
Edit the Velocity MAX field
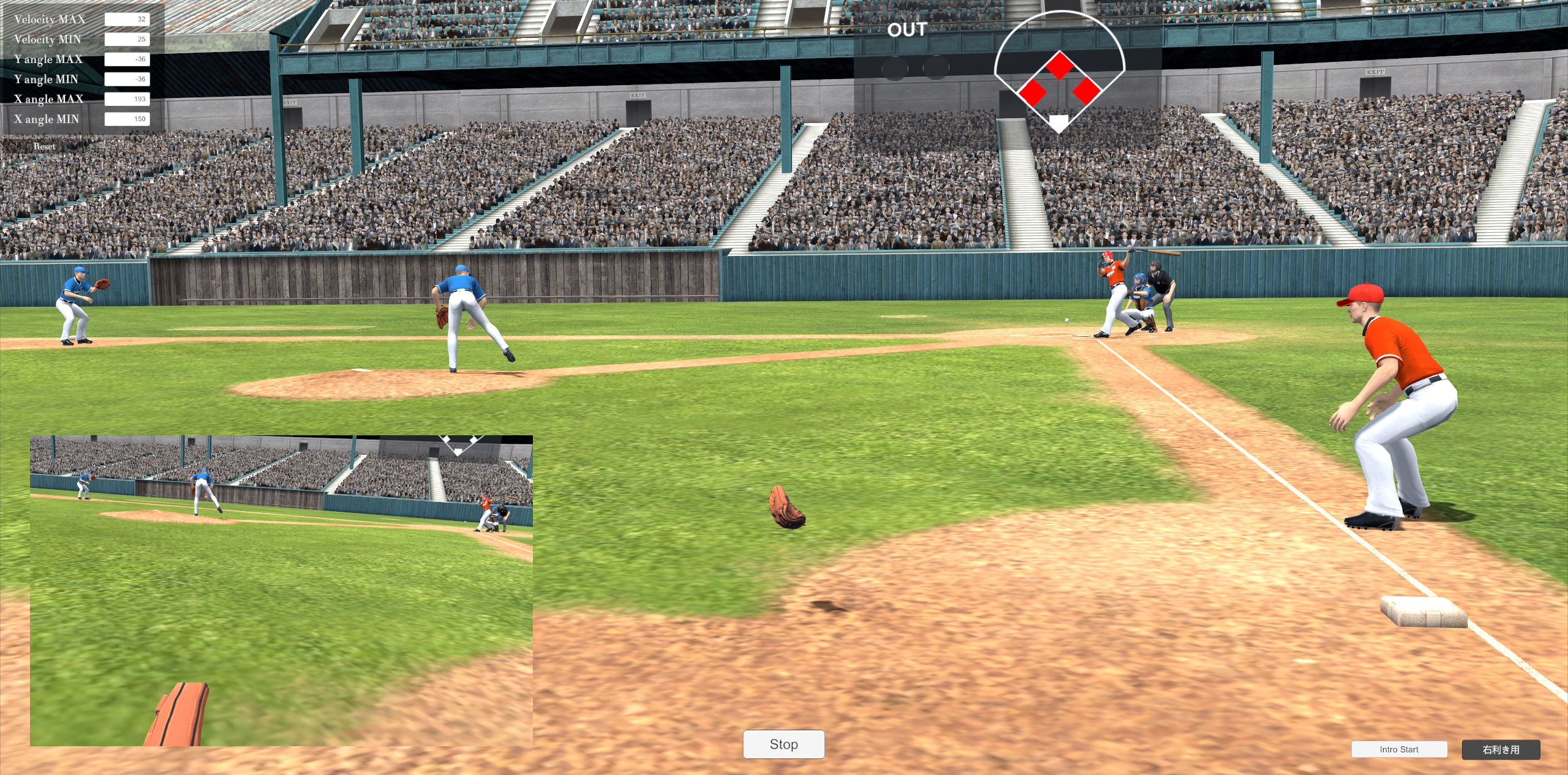coord(127,19)
